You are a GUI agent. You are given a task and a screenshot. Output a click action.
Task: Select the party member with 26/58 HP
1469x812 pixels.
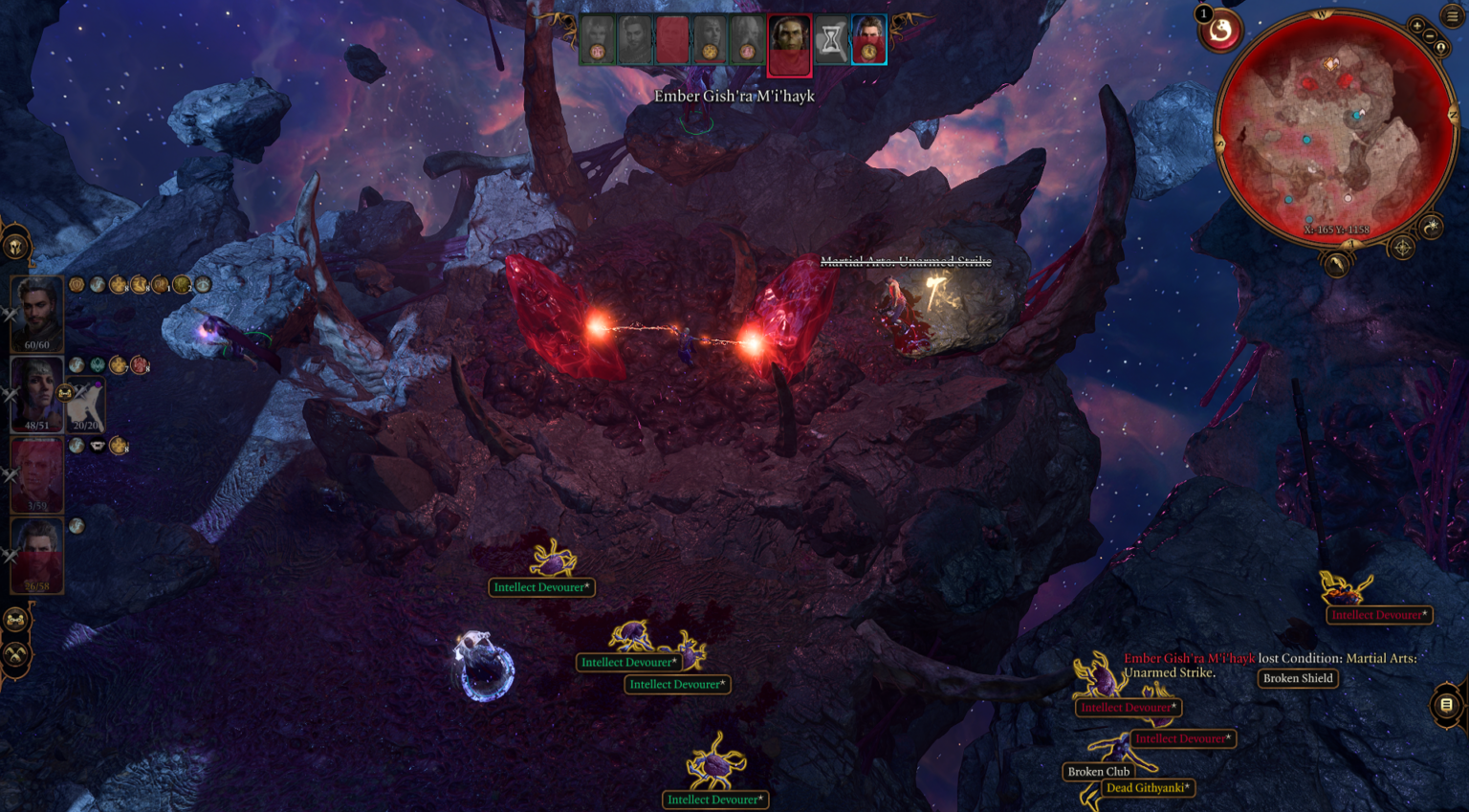pos(37,555)
